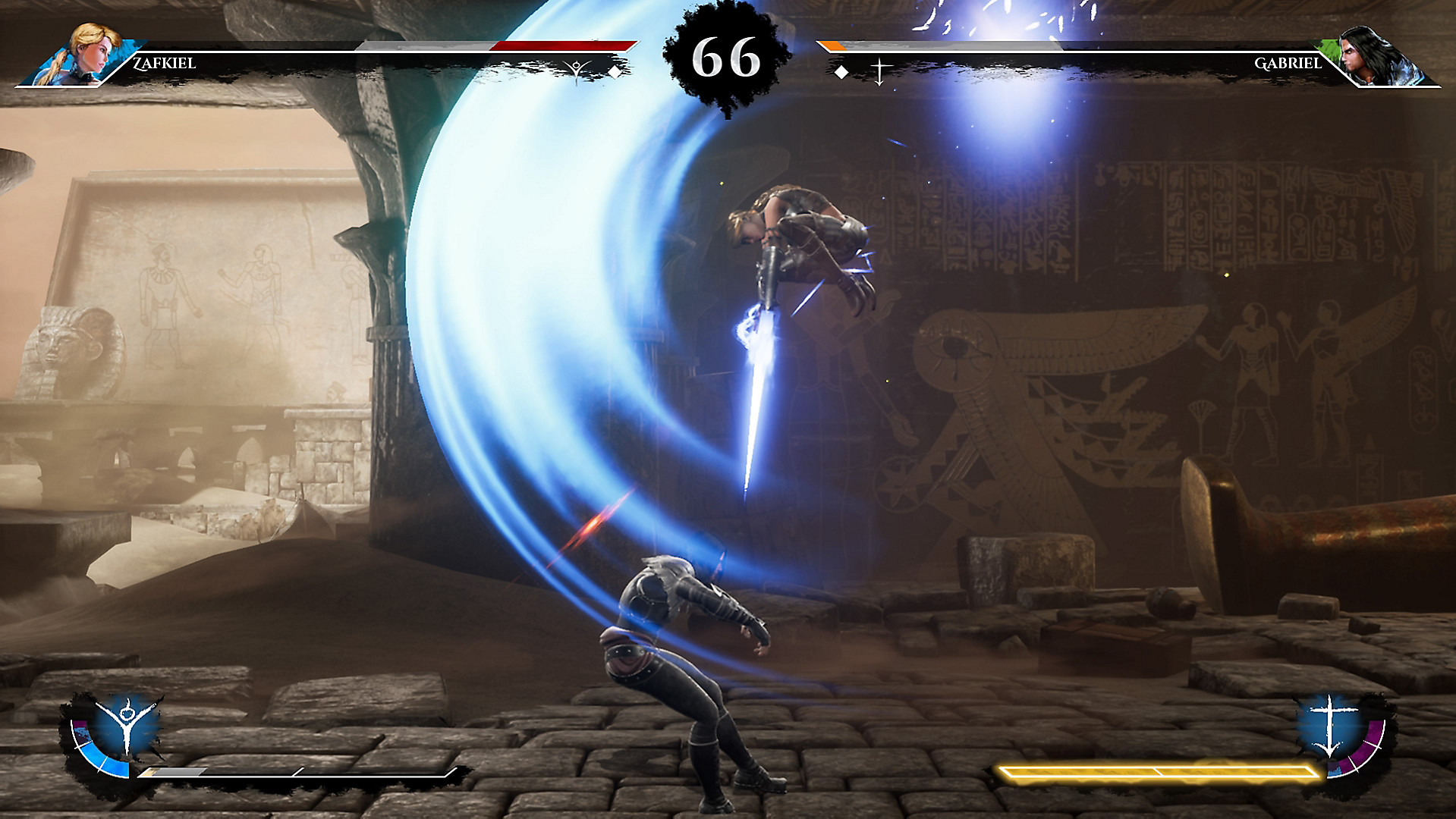Expand the bottom-left stamina gauge

(x=296, y=773)
